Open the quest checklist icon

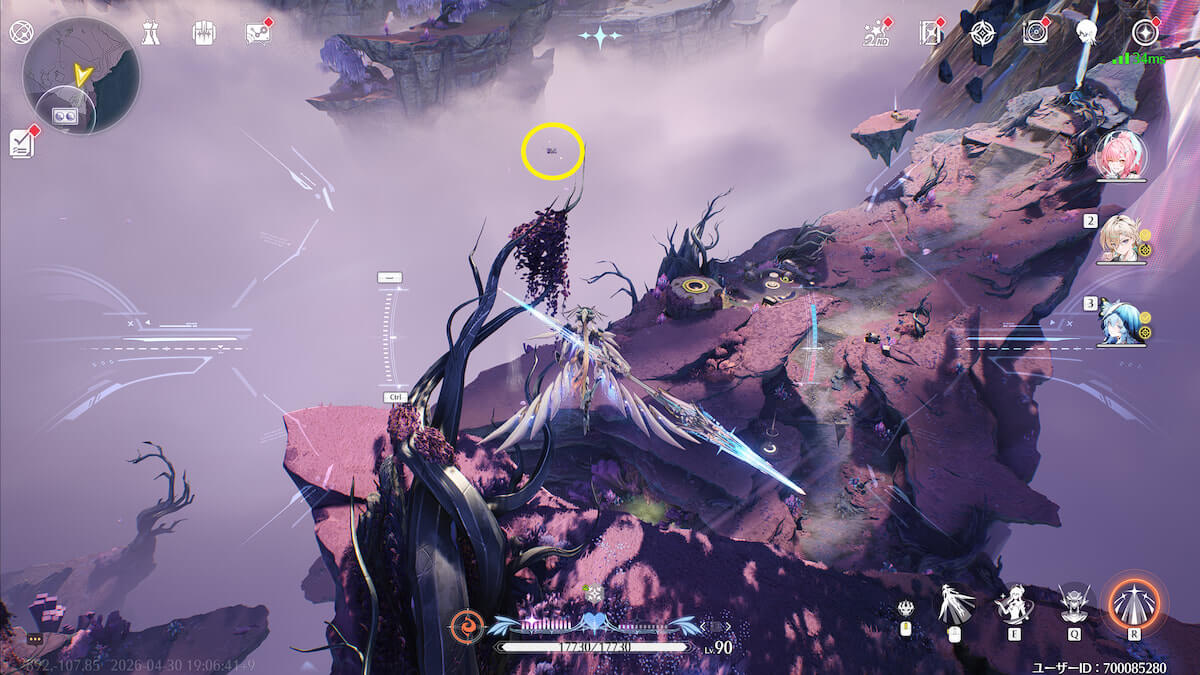click(x=22, y=144)
